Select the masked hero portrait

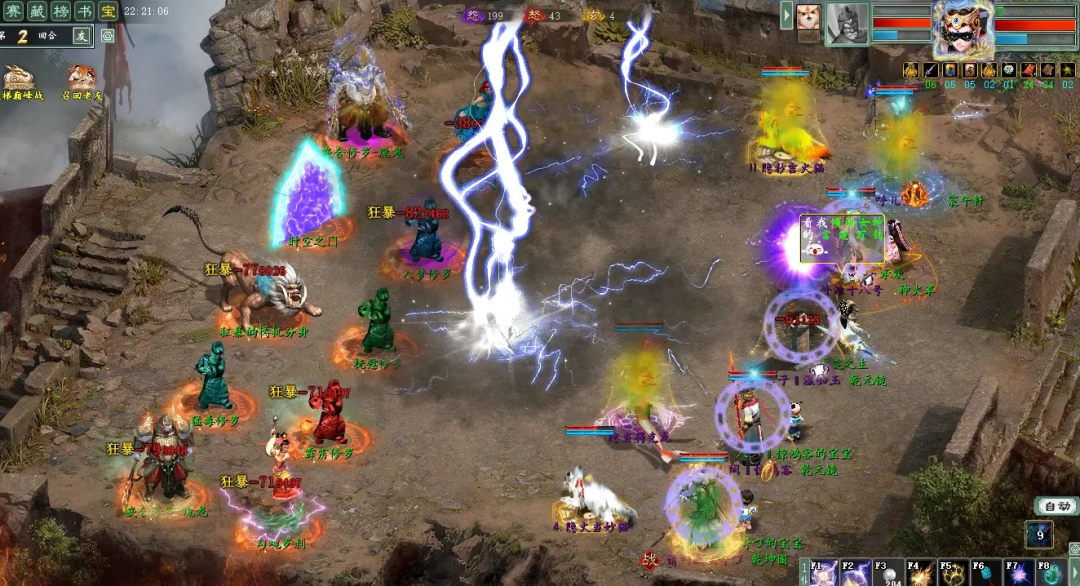coord(964,27)
